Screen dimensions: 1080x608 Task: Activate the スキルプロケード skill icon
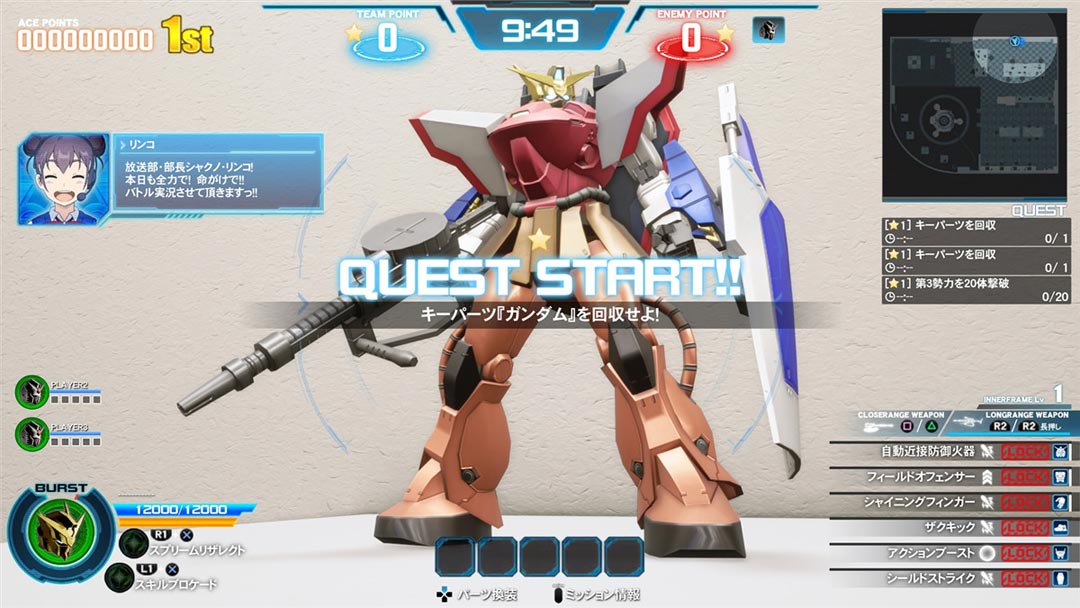[x=120, y=577]
